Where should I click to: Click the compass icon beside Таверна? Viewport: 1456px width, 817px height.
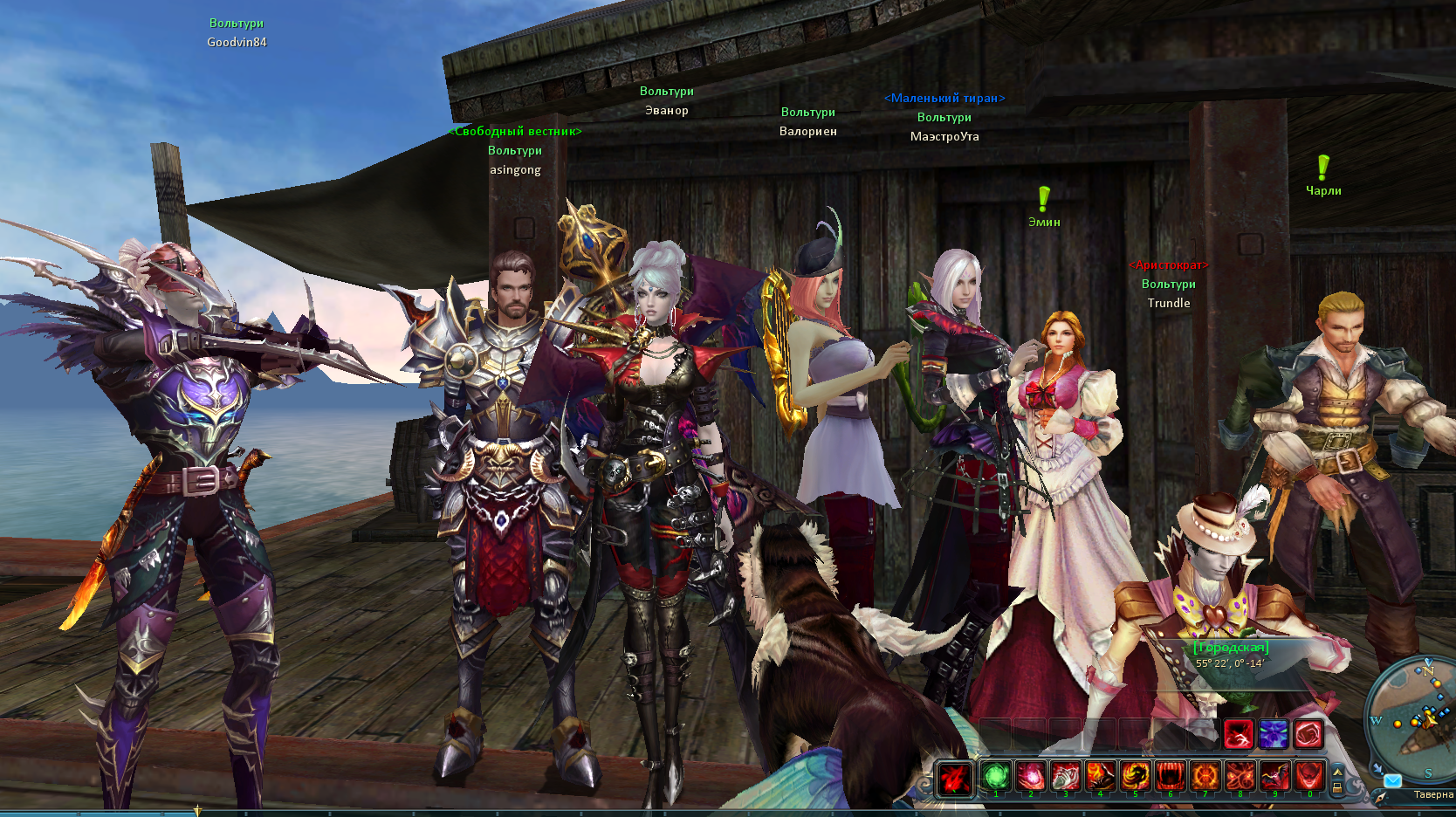1381,797
